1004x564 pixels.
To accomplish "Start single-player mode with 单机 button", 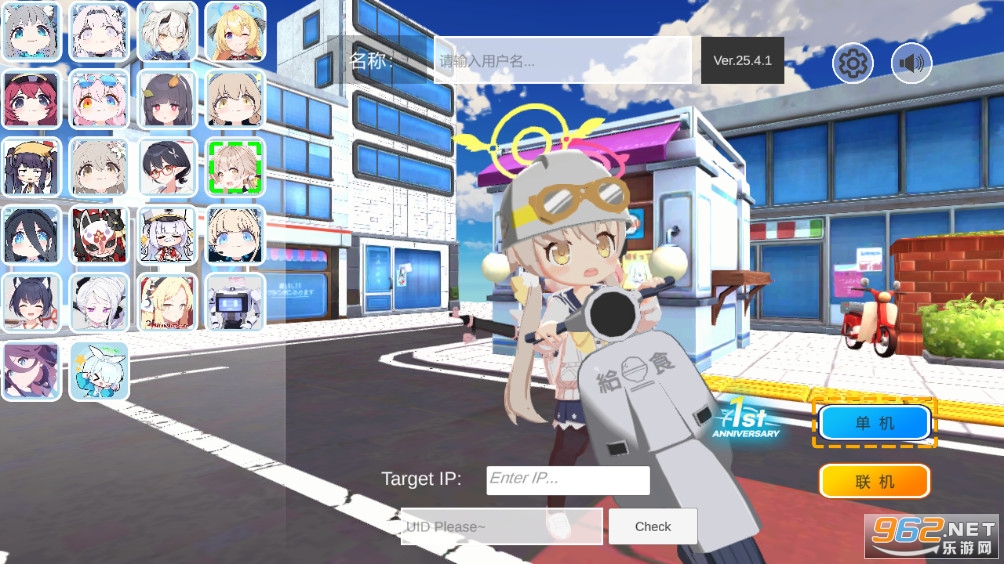I will 875,423.
